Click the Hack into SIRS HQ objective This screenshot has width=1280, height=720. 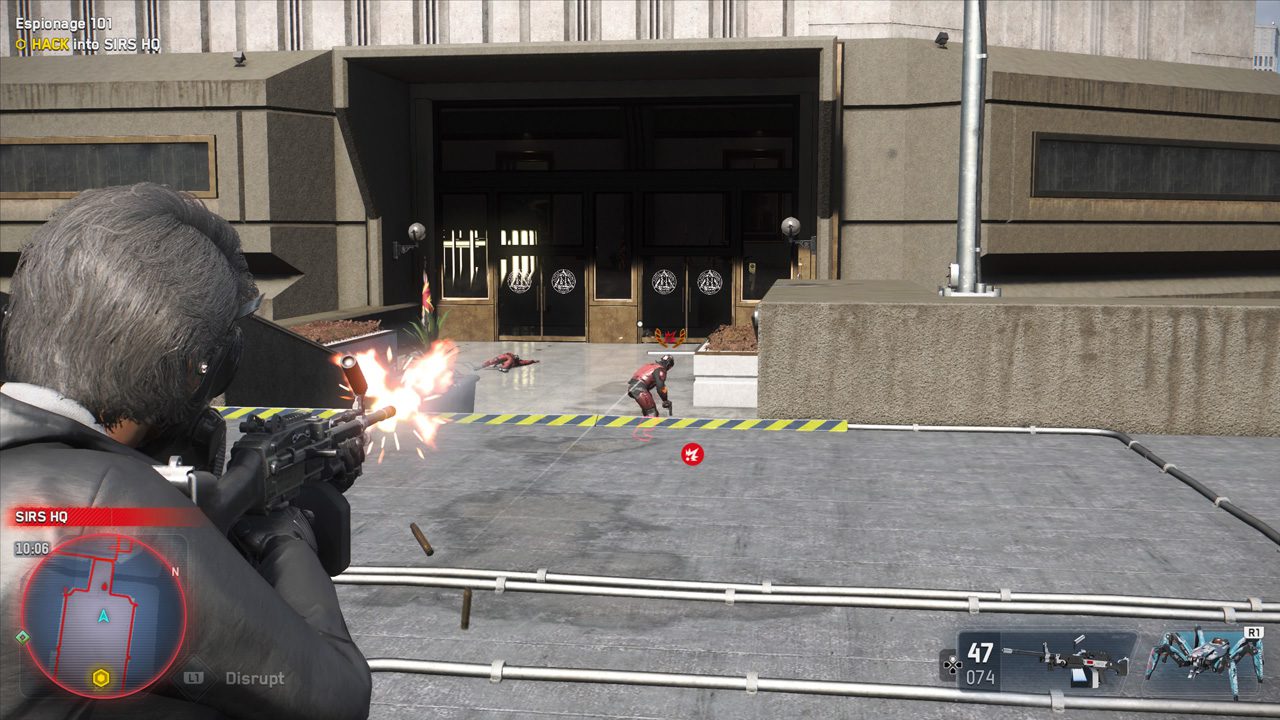tap(95, 45)
